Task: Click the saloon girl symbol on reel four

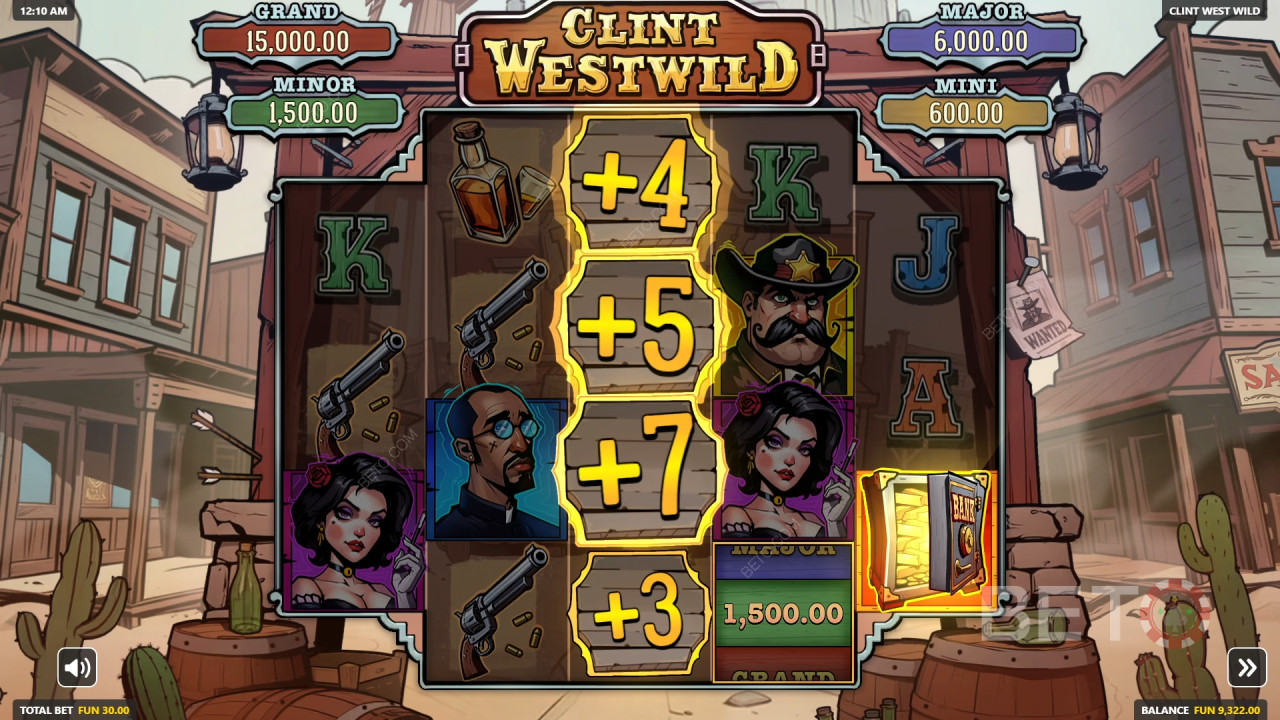Action: [x=785, y=460]
